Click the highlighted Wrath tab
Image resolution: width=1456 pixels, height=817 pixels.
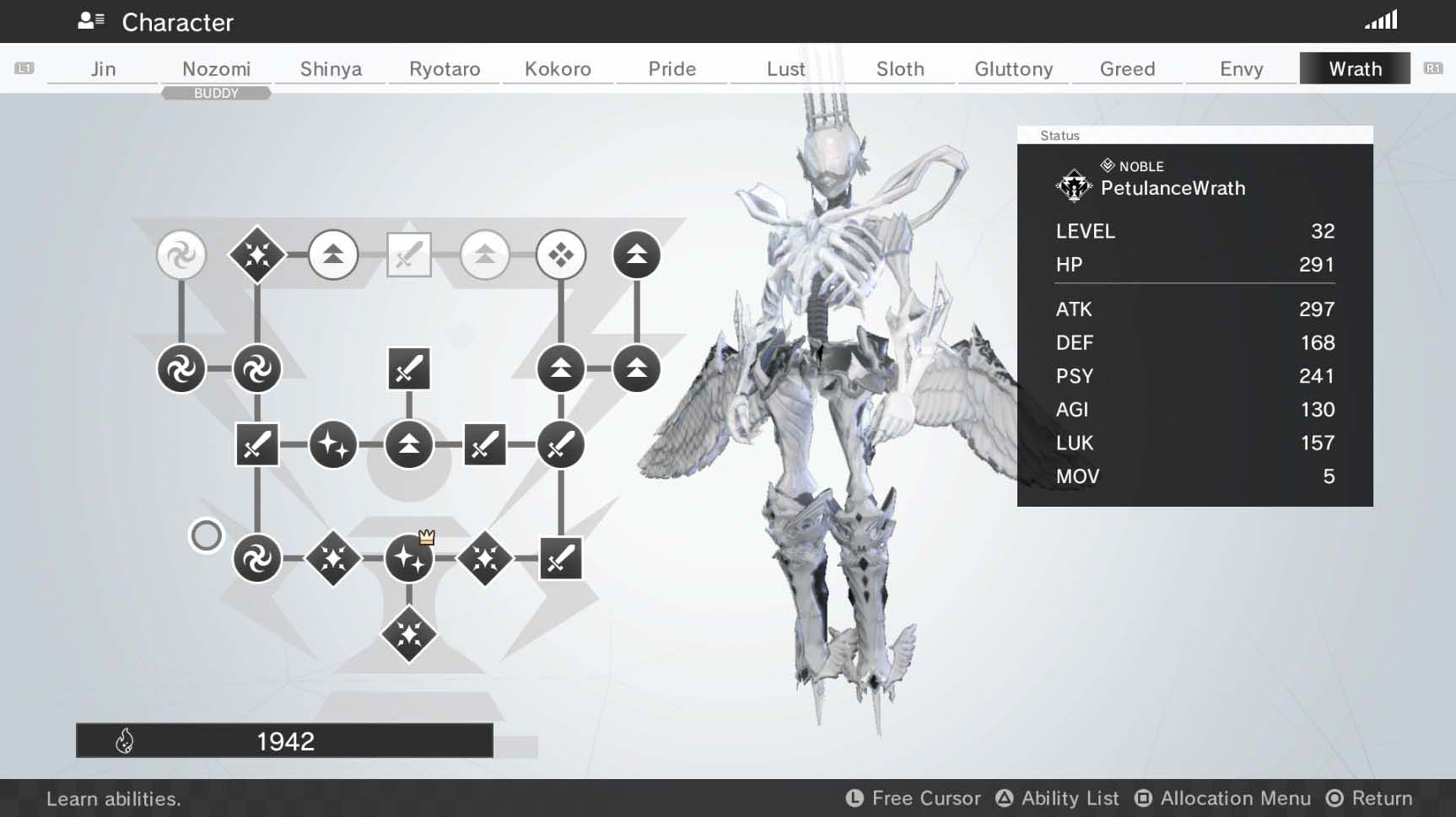[x=1355, y=69]
